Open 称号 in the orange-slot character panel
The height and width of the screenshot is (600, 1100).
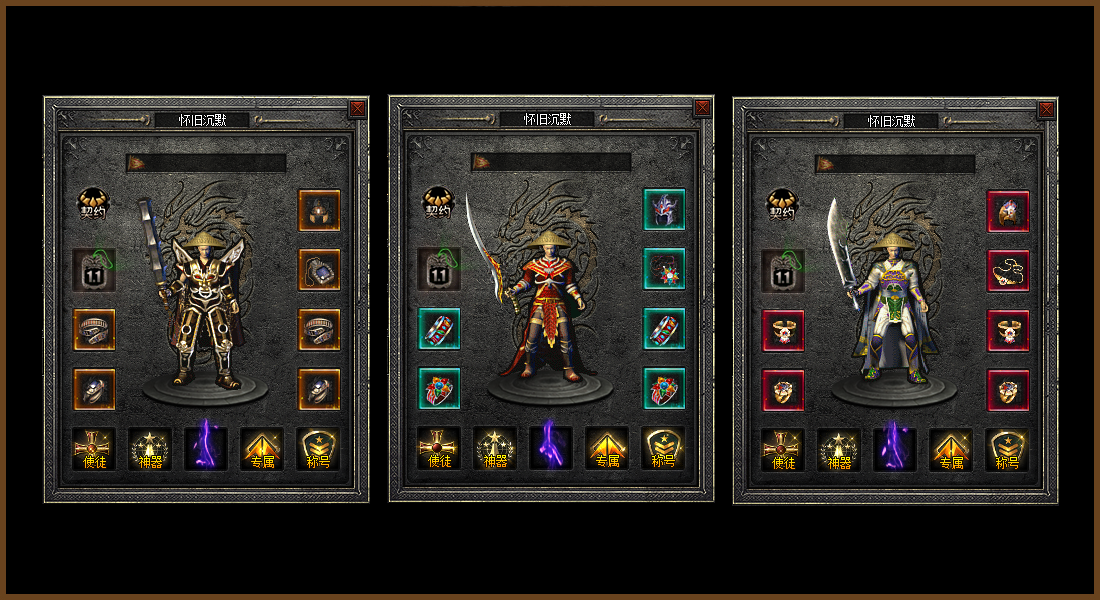(318, 449)
